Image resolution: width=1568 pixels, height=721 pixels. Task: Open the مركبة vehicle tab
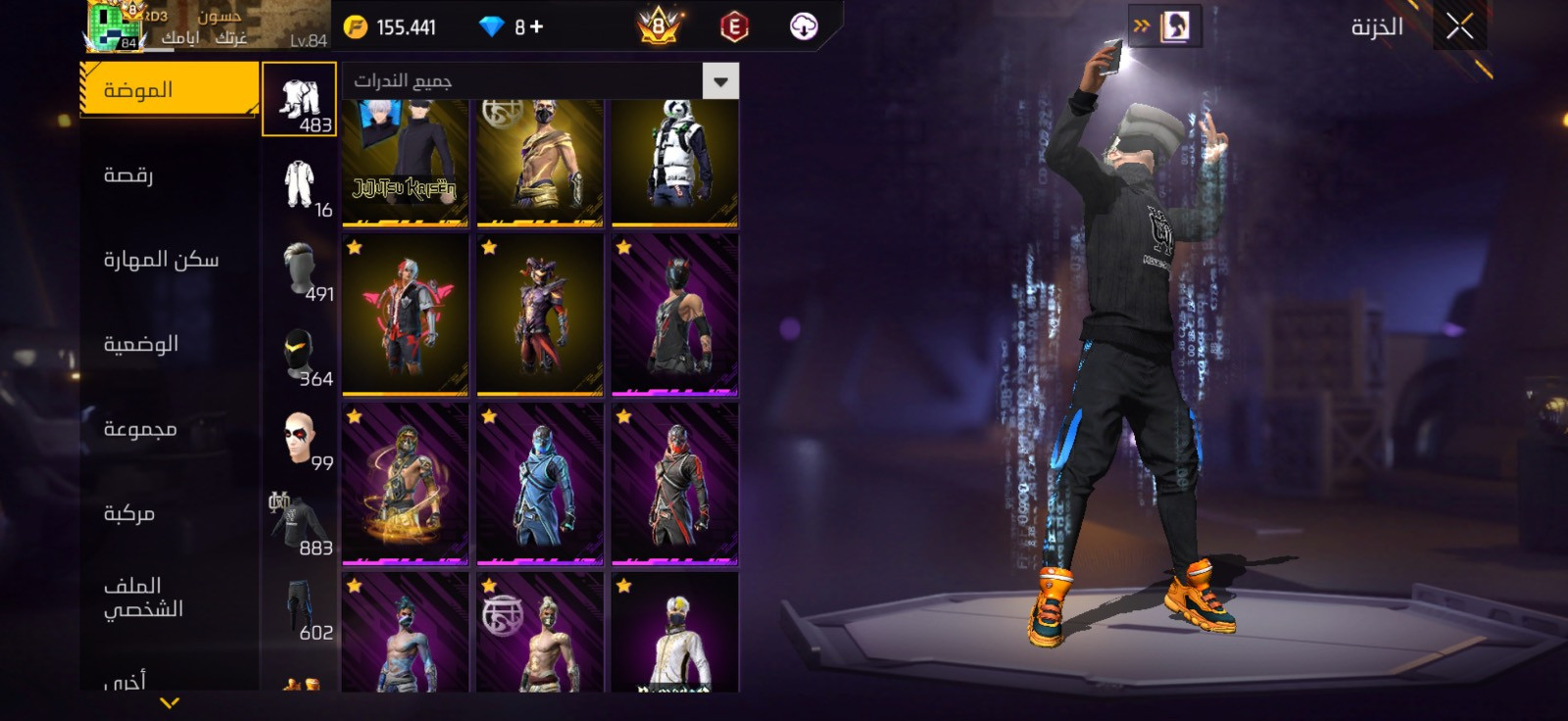pyautogui.click(x=129, y=513)
